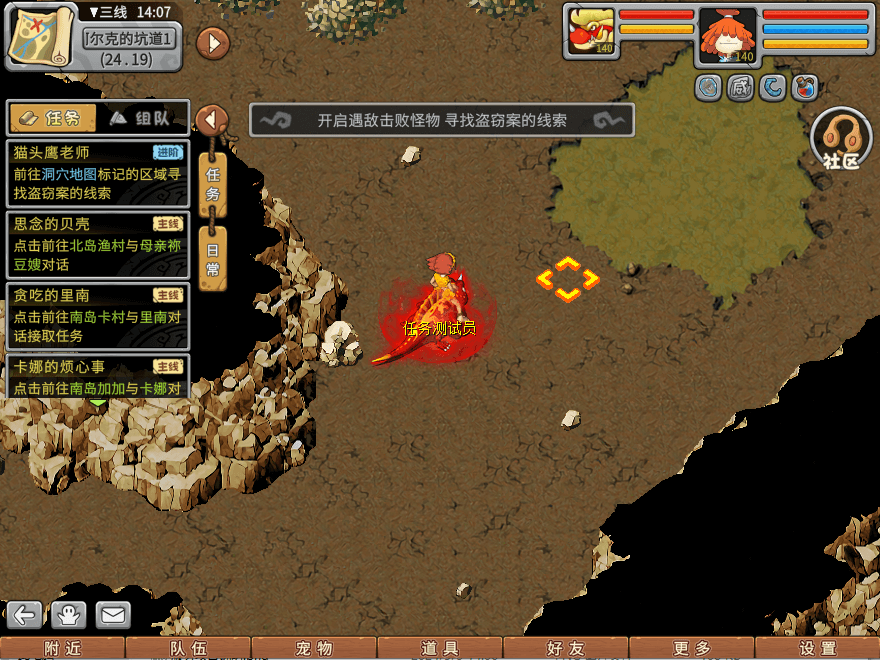Image resolution: width=880 pixels, height=660 pixels.
Task: Open the 宠物 pet menu
Action: [314, 649]
